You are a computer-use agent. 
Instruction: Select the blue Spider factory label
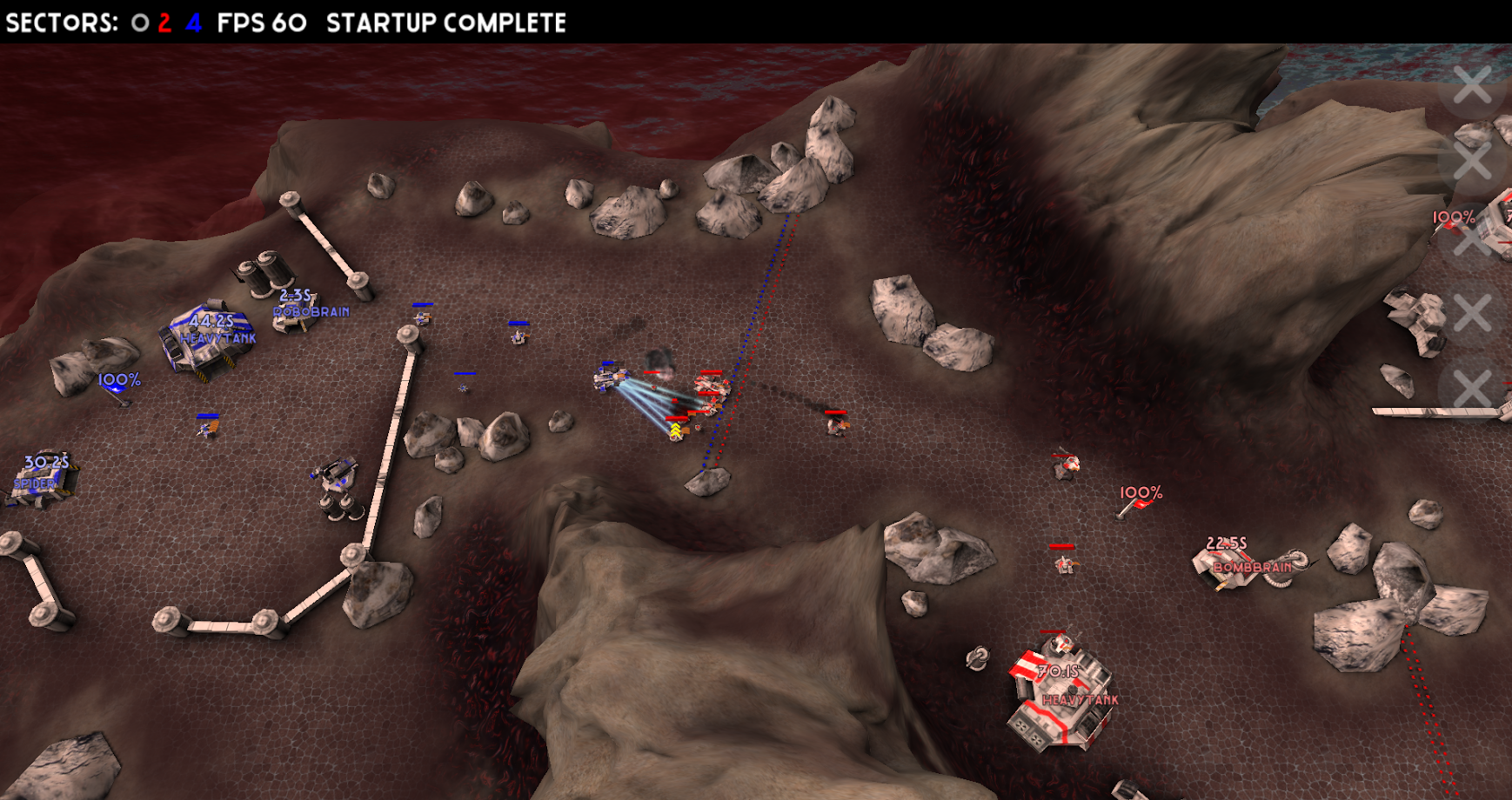point(35,483)
